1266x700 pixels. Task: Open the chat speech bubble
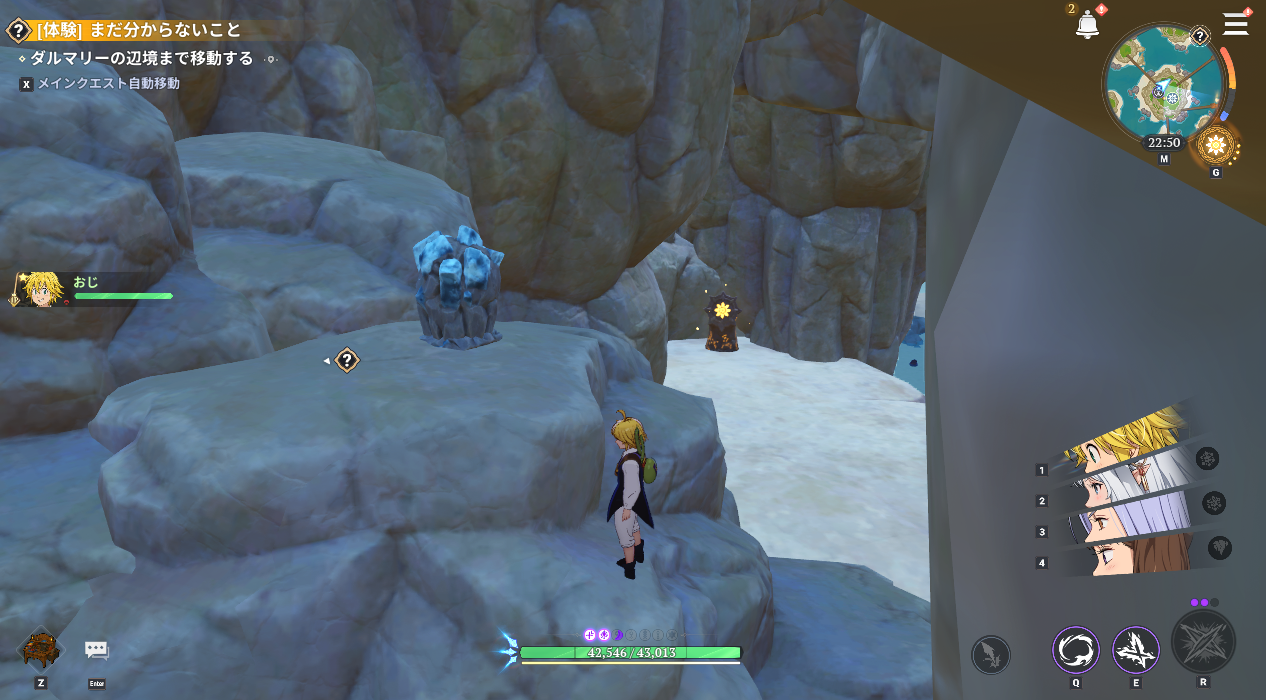click(x=96, y=650)
